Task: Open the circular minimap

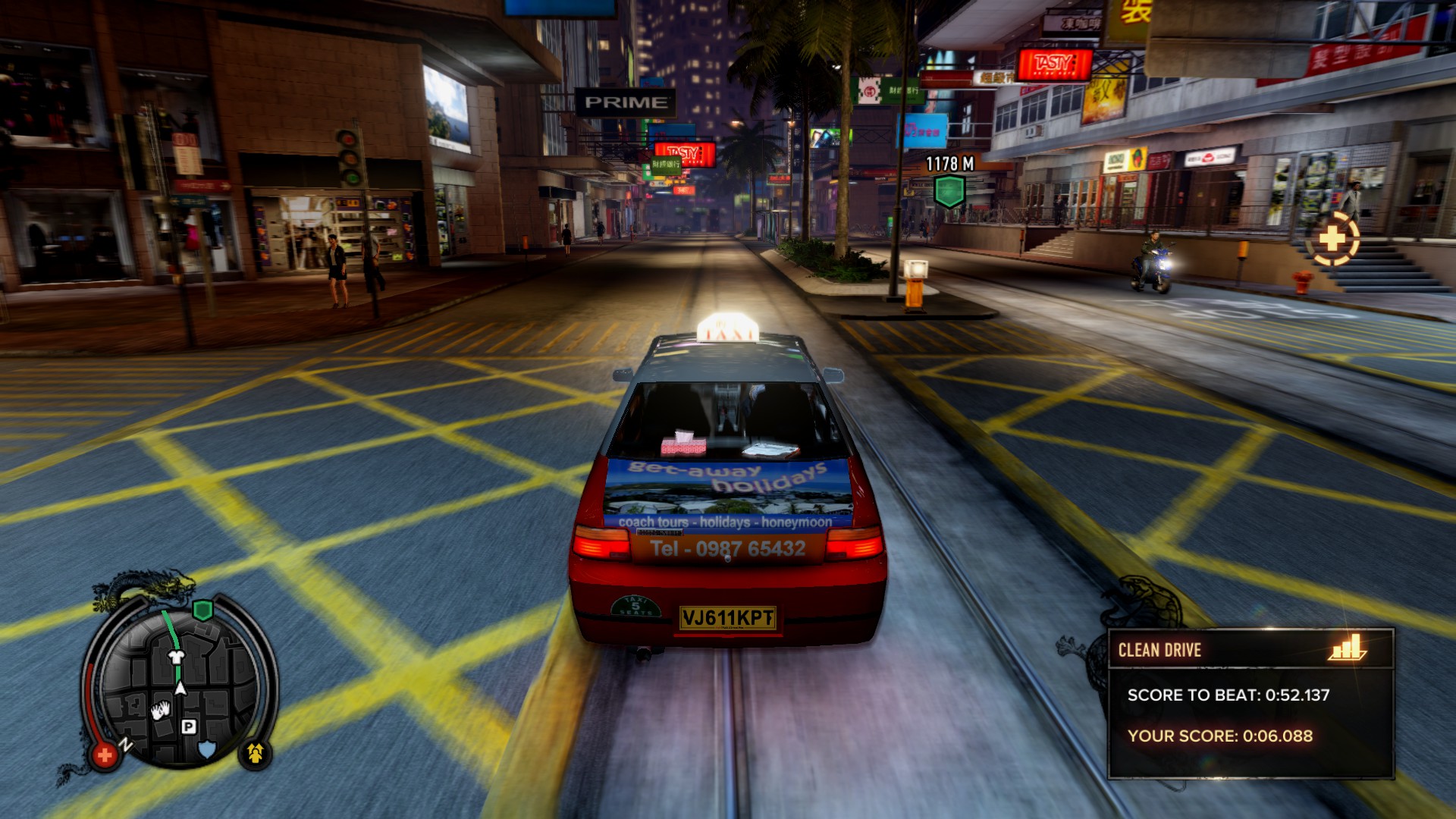Action: pos(180,686)
